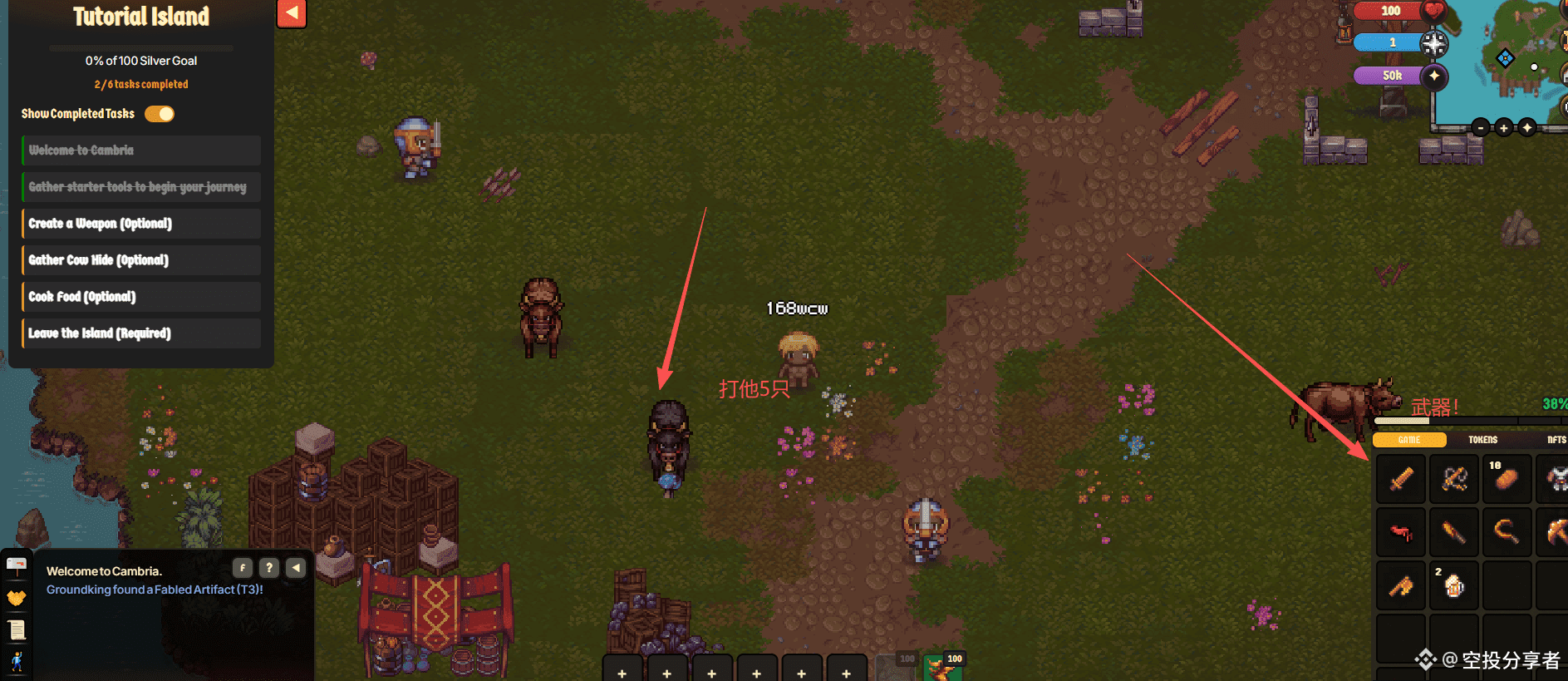
Task: Open the Gather Cow Hide task
Action: point(141,260)
